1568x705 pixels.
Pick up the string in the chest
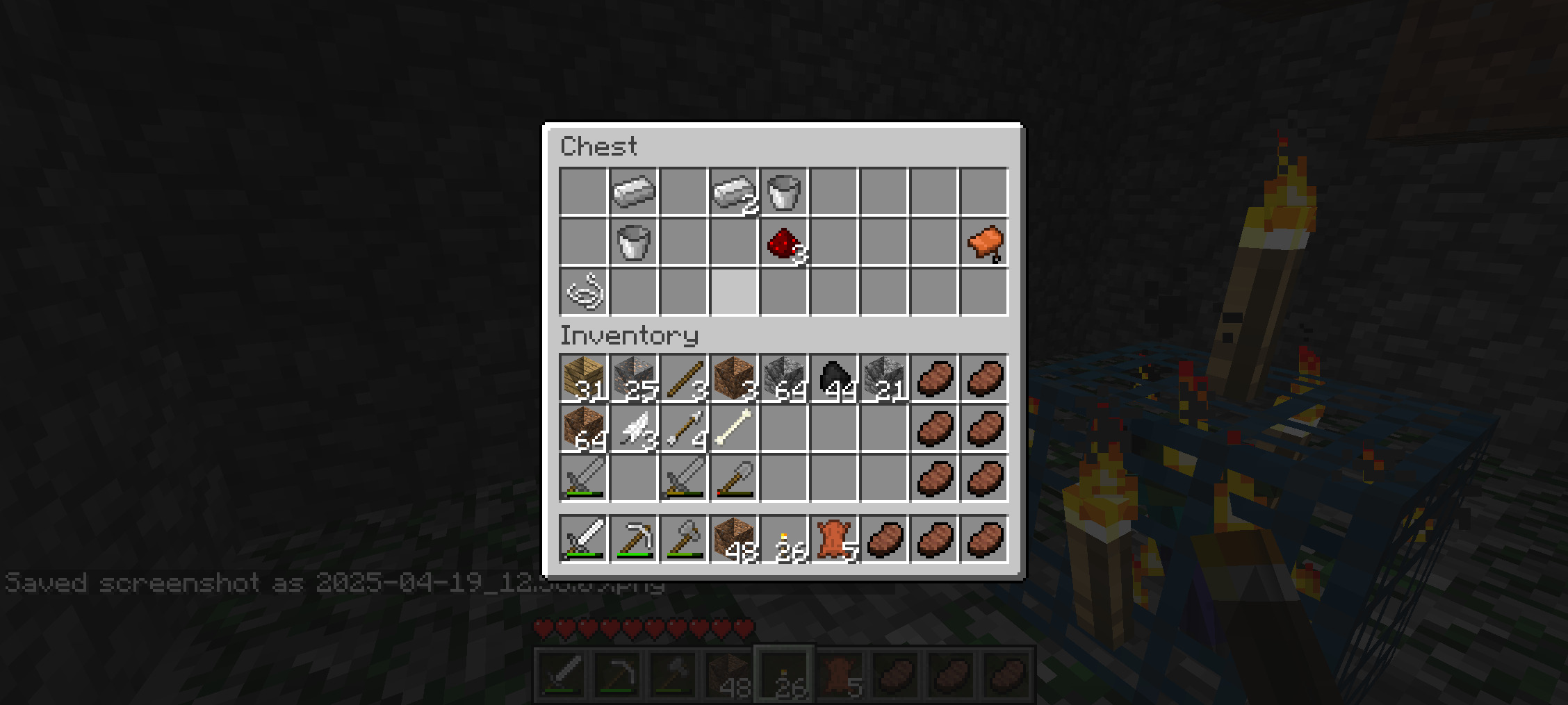[584, 292]
